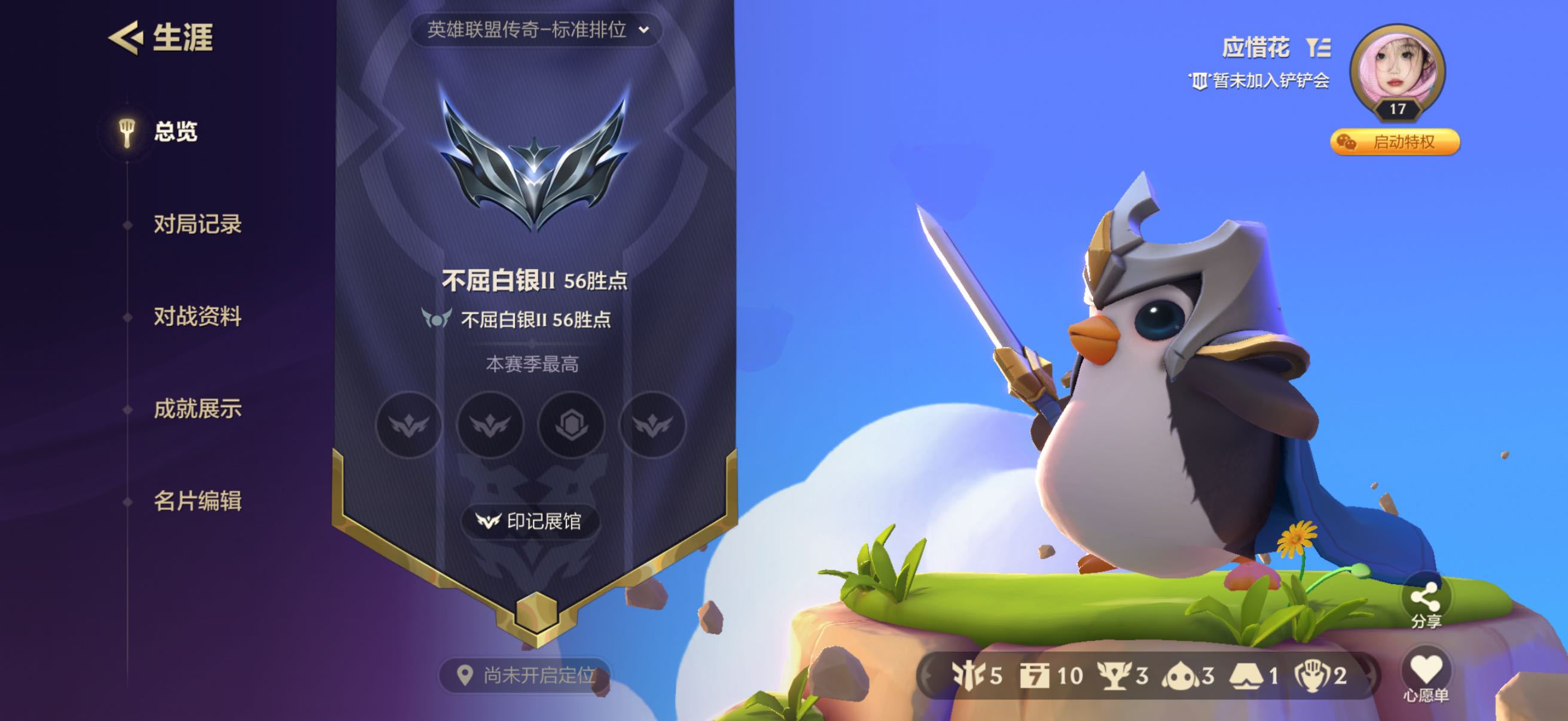
Task: Open the 印记展馆 emblem gallery
Action: [x=530, y=521]
